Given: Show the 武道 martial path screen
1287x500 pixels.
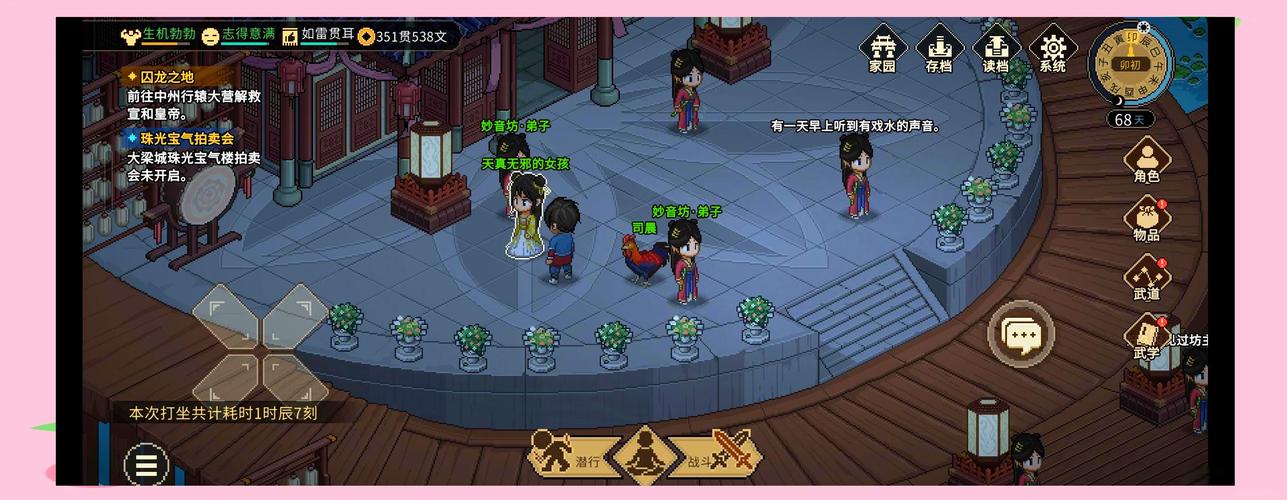Looking at the screenshot, I should point(1146,277).
